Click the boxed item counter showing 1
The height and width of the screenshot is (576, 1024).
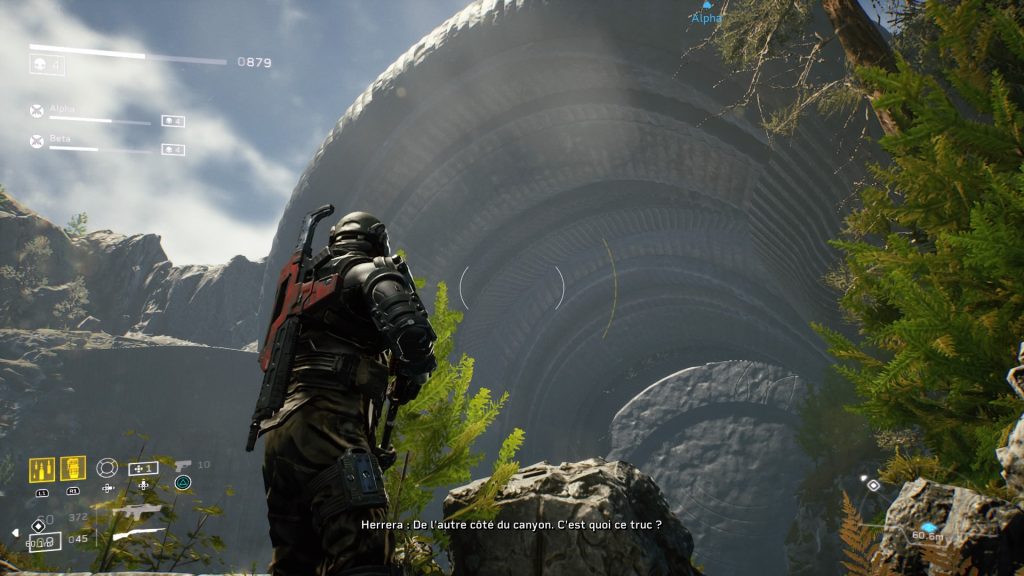[x=143, y=468]
